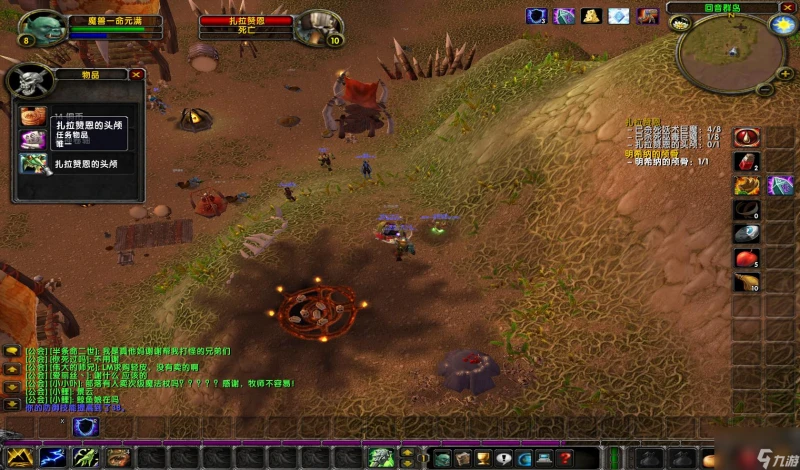Click the melee attack action button
This screenshot has height=470, width=800.
click(x=19, y=457)
